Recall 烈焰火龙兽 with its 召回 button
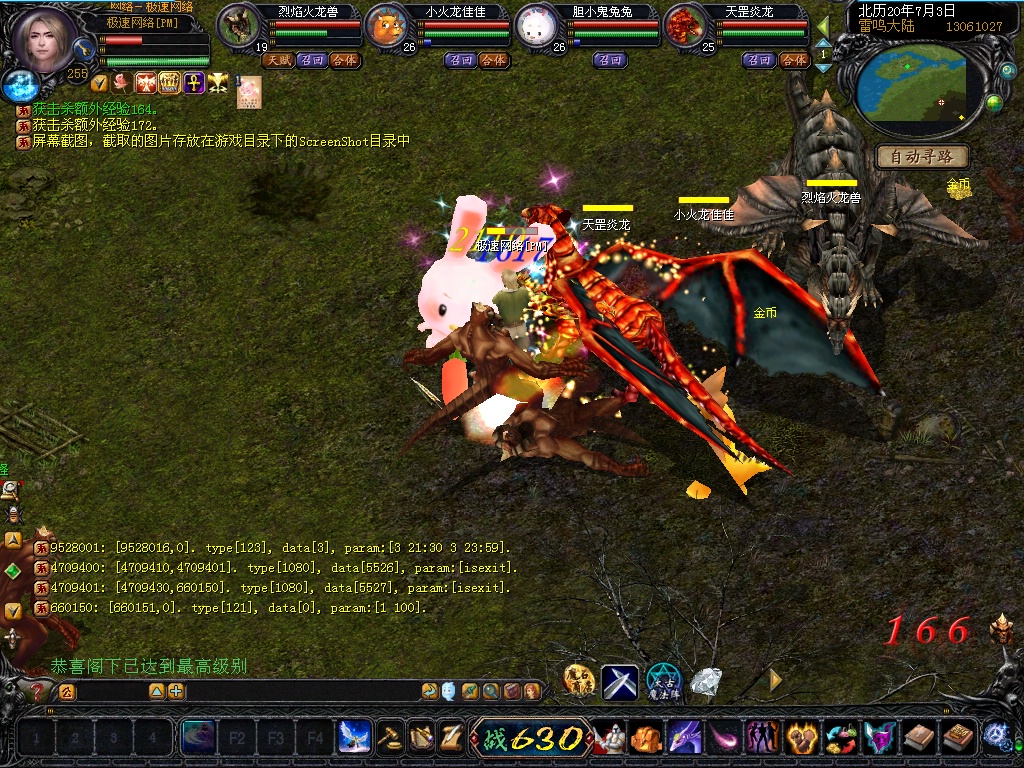The image size is (1024, 768). pos(312,60)
